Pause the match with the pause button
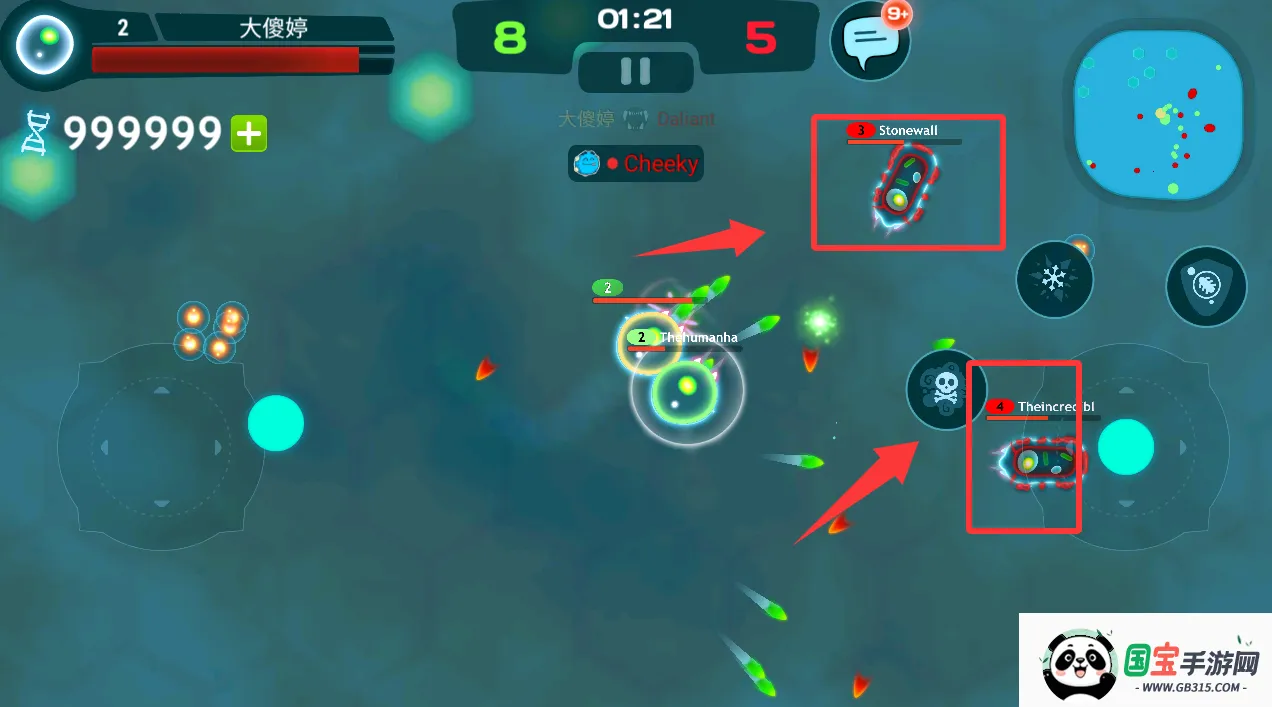1272x707 pixels. click(635, 71)
